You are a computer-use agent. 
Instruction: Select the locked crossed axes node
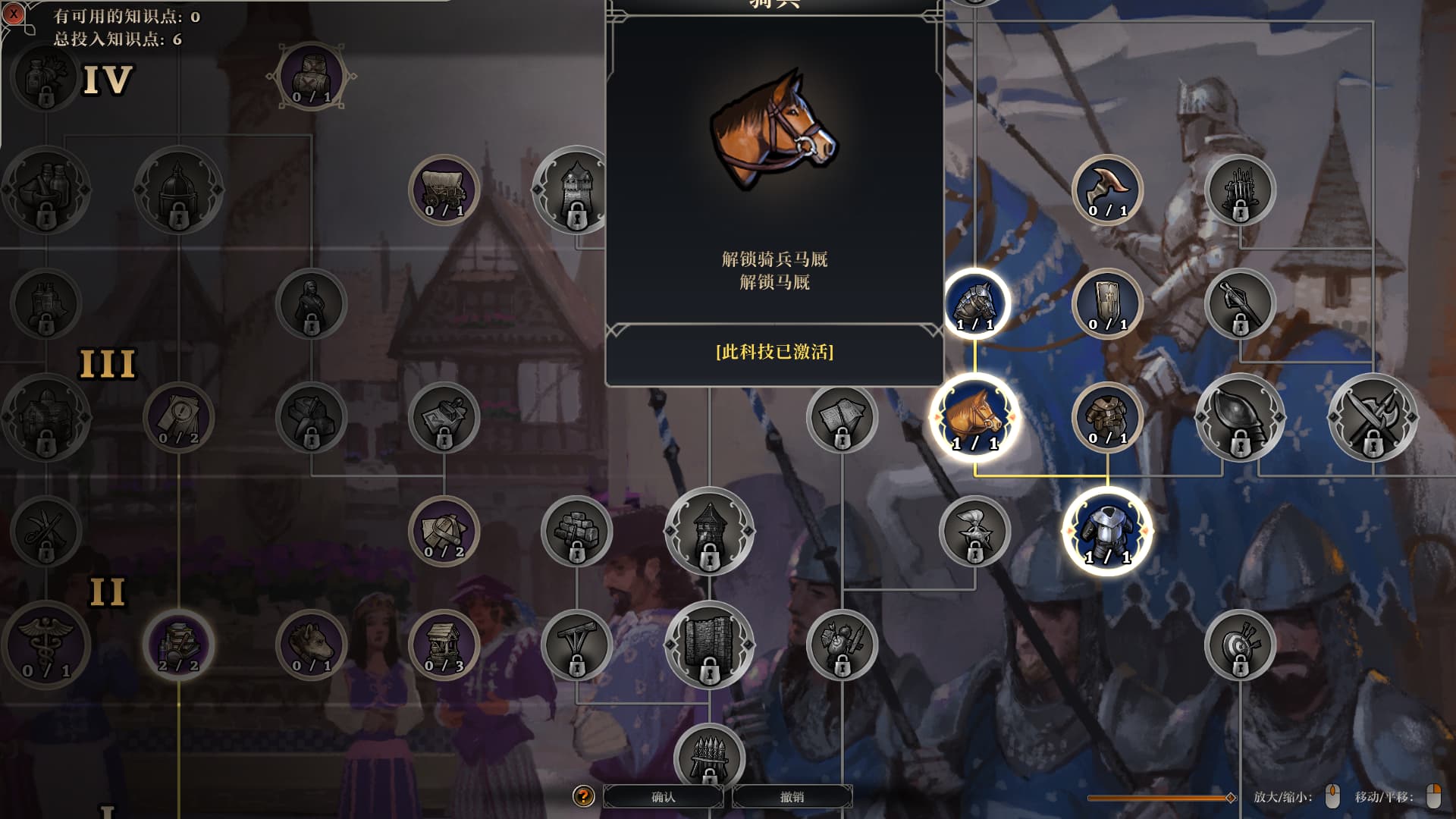point(1373,417)
